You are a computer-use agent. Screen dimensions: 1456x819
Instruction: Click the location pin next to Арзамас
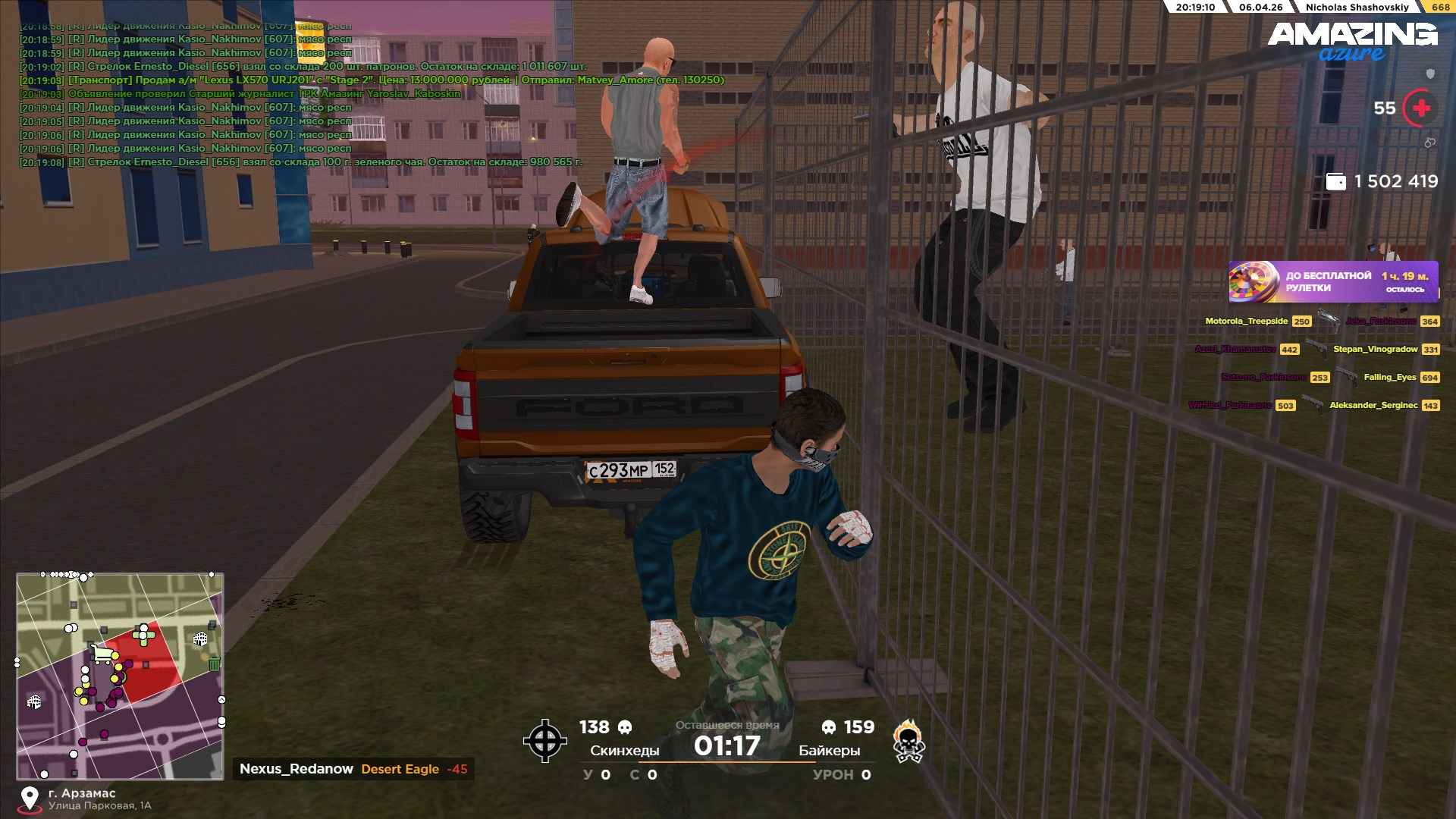click(30, 798)
